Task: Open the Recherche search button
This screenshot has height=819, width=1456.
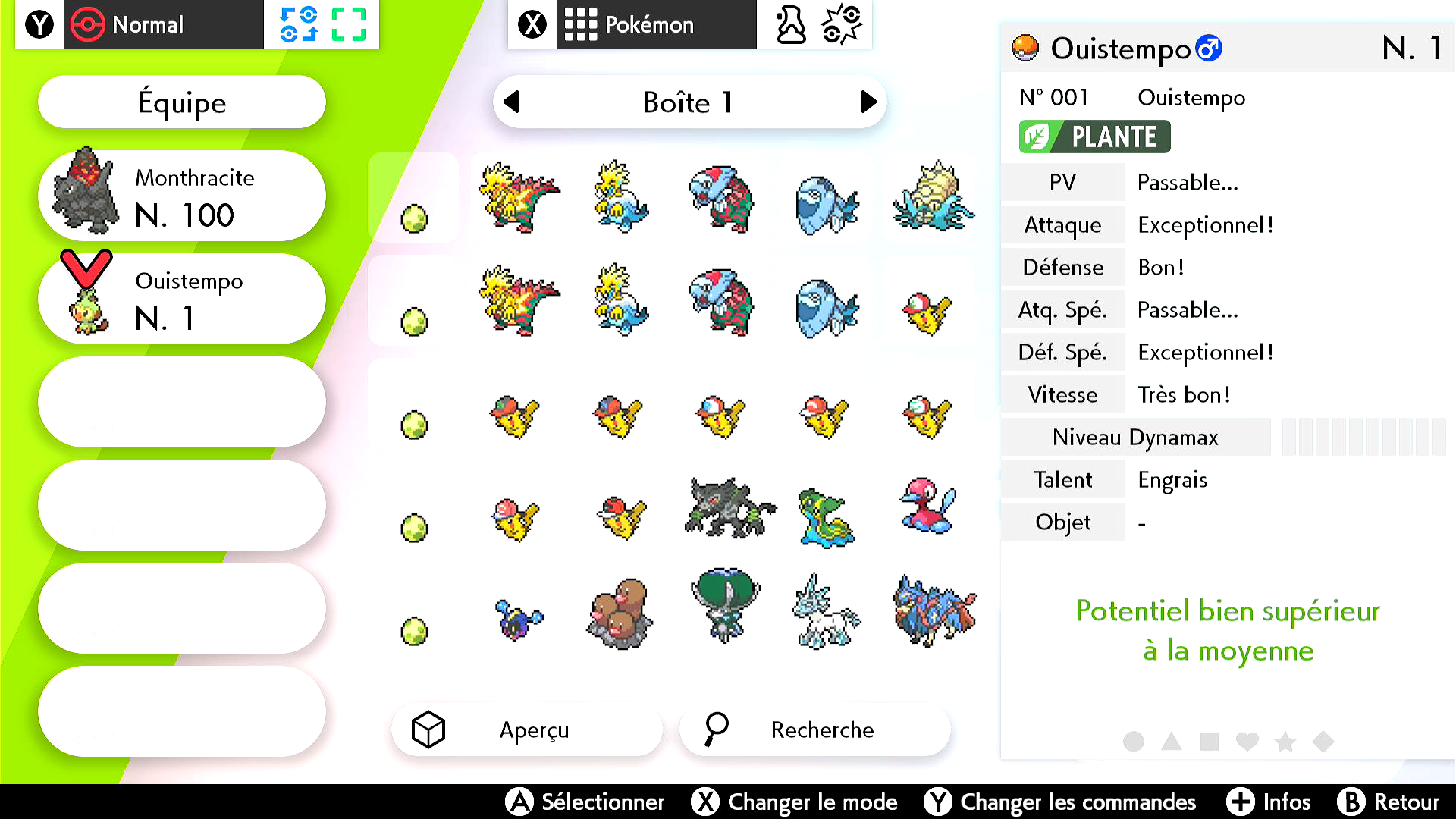Action: [x=814, y=730]
